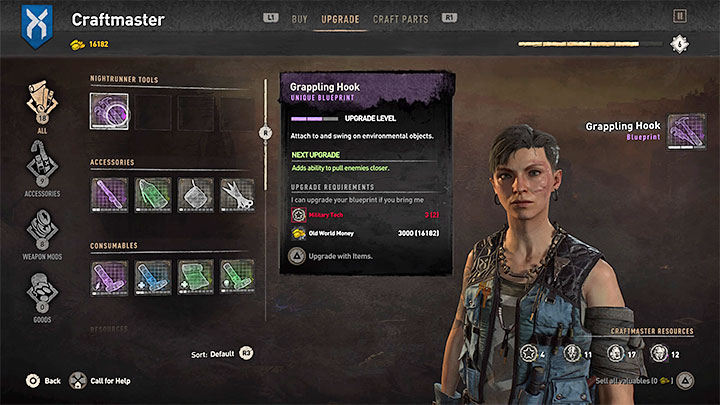720x405 pixels.
Task: Open the CRAFT PARTS tab
Action: click(x=400, y=19)
